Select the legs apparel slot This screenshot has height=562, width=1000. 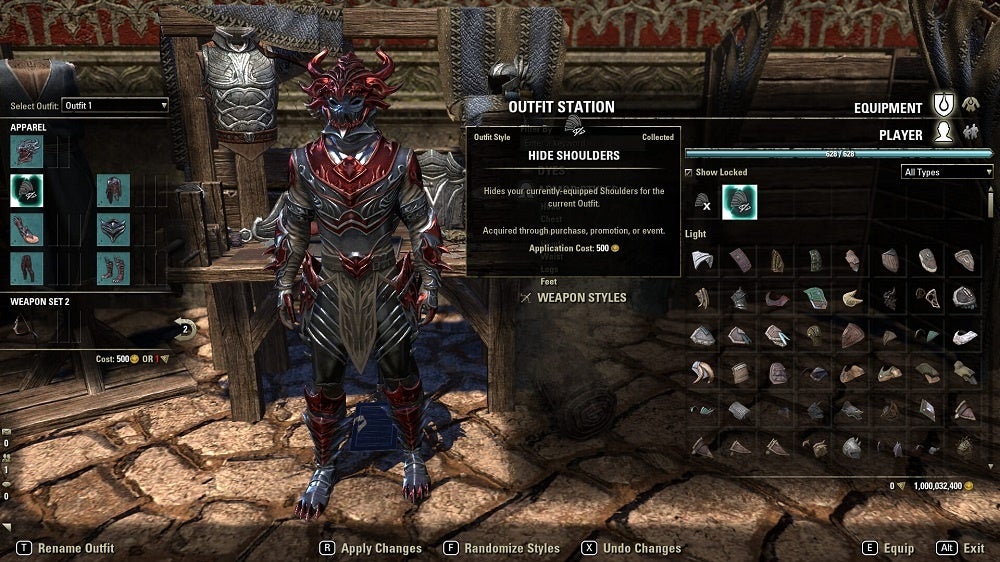pyautogui.click(x=27, y=268)
